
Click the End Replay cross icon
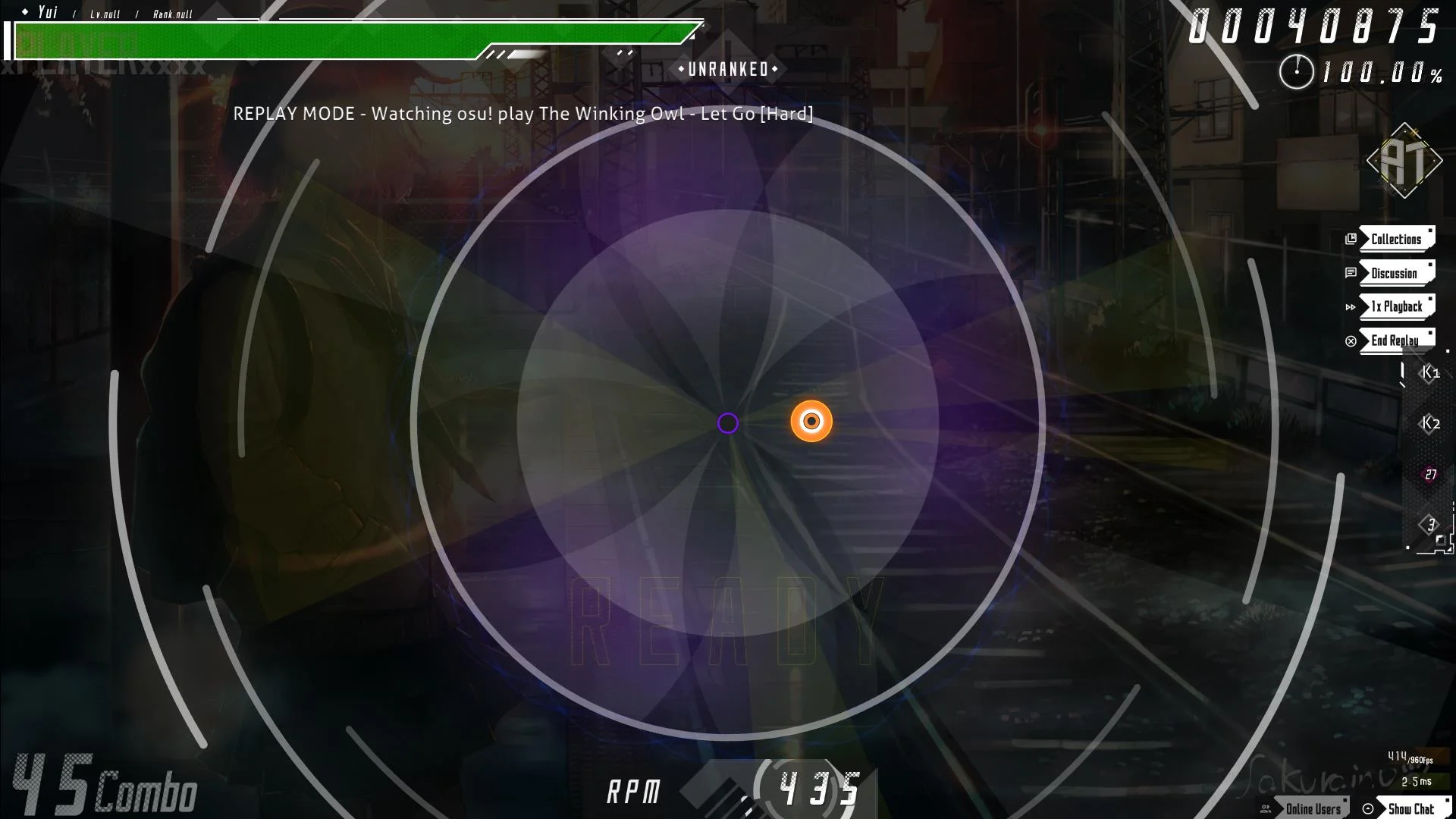point(1351,341)
